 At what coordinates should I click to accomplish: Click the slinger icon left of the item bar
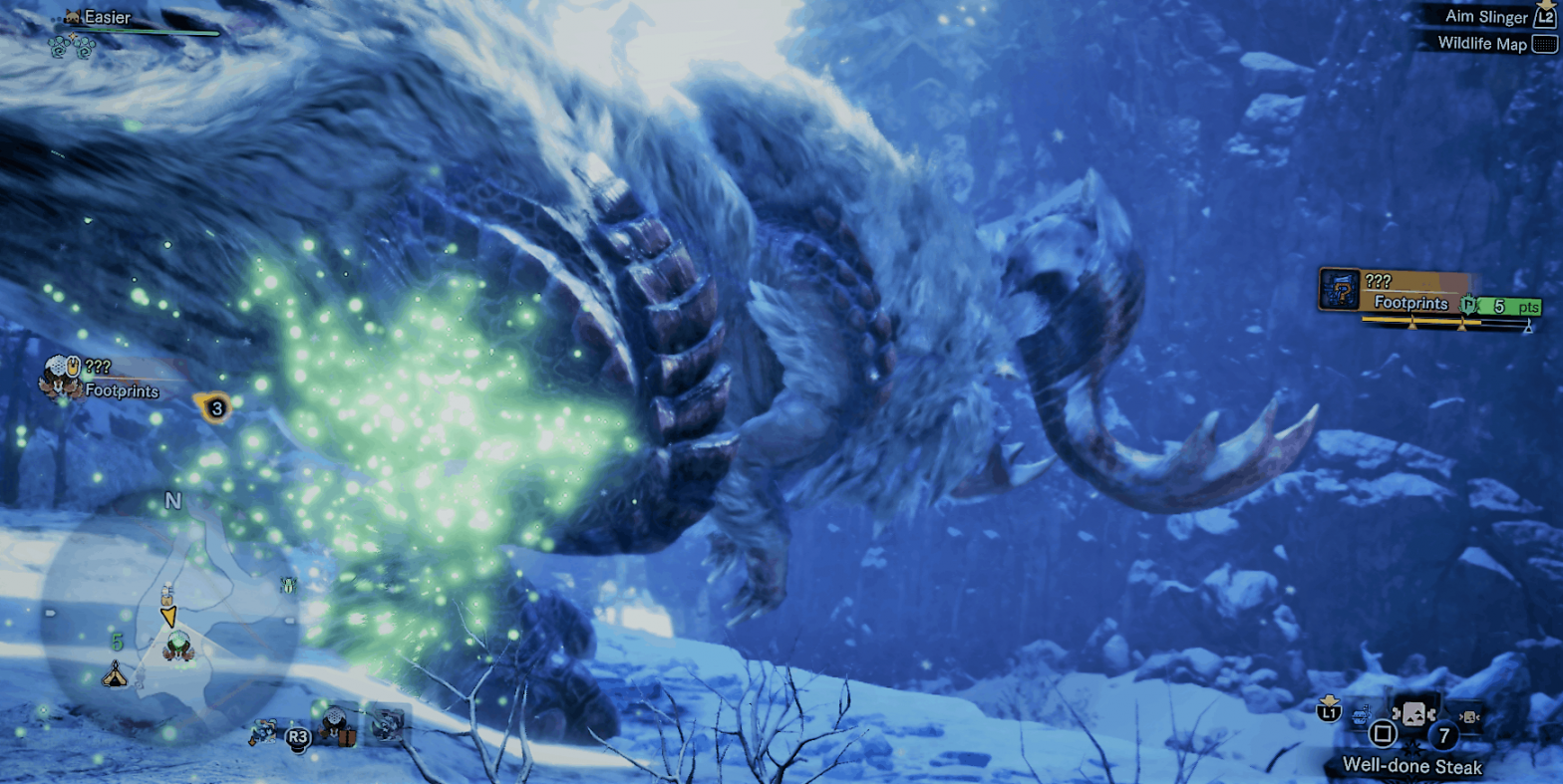(x=1360, y=715)
